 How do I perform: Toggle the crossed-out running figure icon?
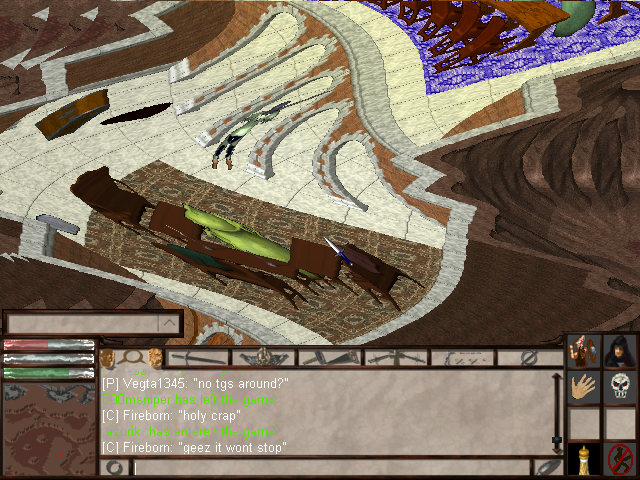click(x=620, y=459)
